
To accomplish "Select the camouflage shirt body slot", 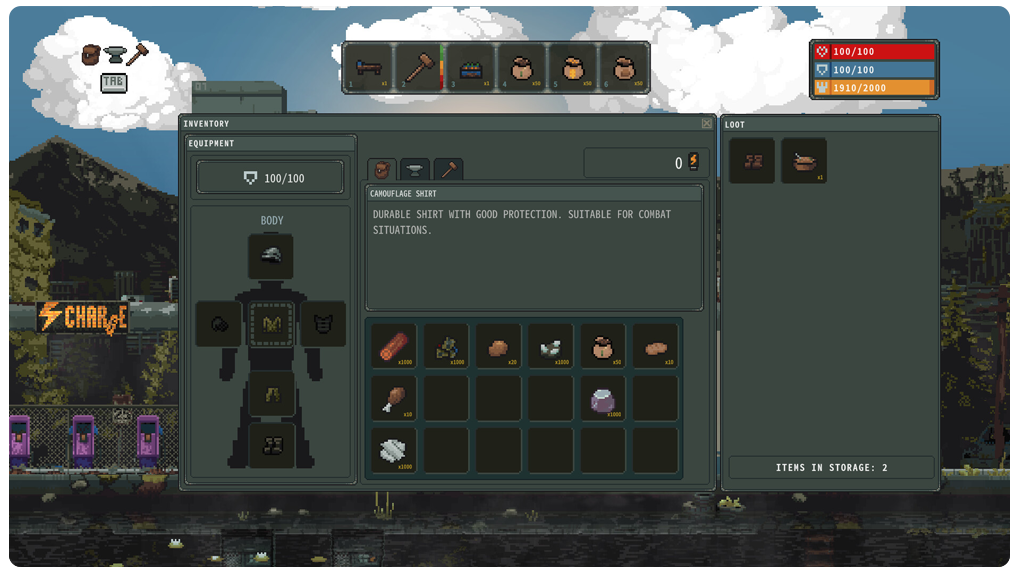I will tap(271, 323).
